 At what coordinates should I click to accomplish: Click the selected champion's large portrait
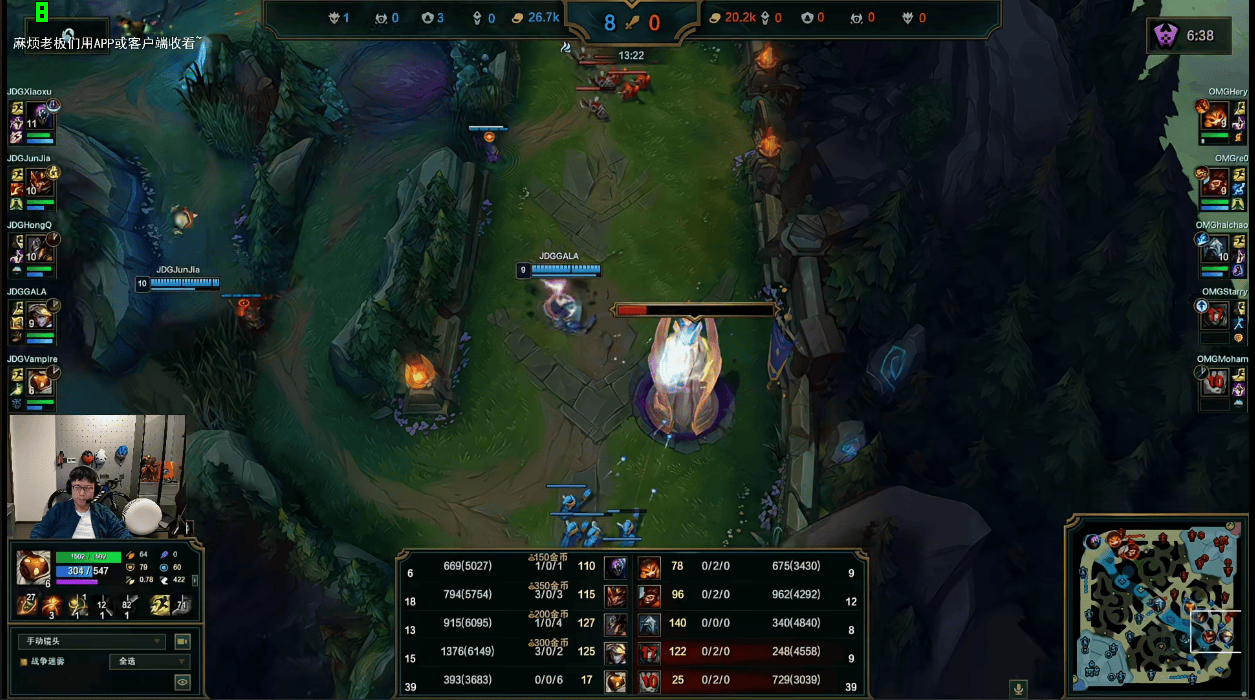click(34, 567)
